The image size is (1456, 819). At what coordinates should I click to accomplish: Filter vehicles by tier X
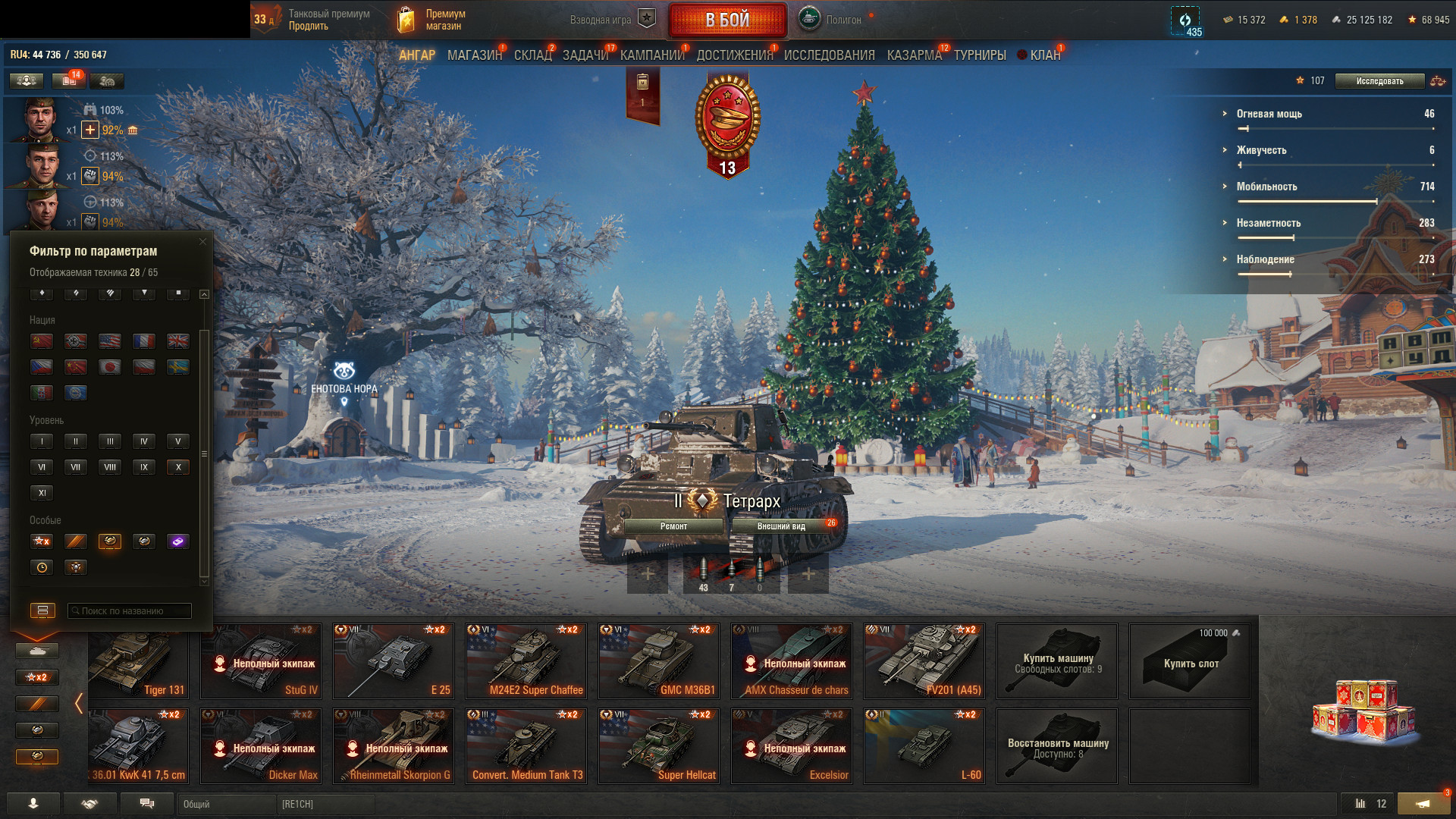click(x=178, y=467)
